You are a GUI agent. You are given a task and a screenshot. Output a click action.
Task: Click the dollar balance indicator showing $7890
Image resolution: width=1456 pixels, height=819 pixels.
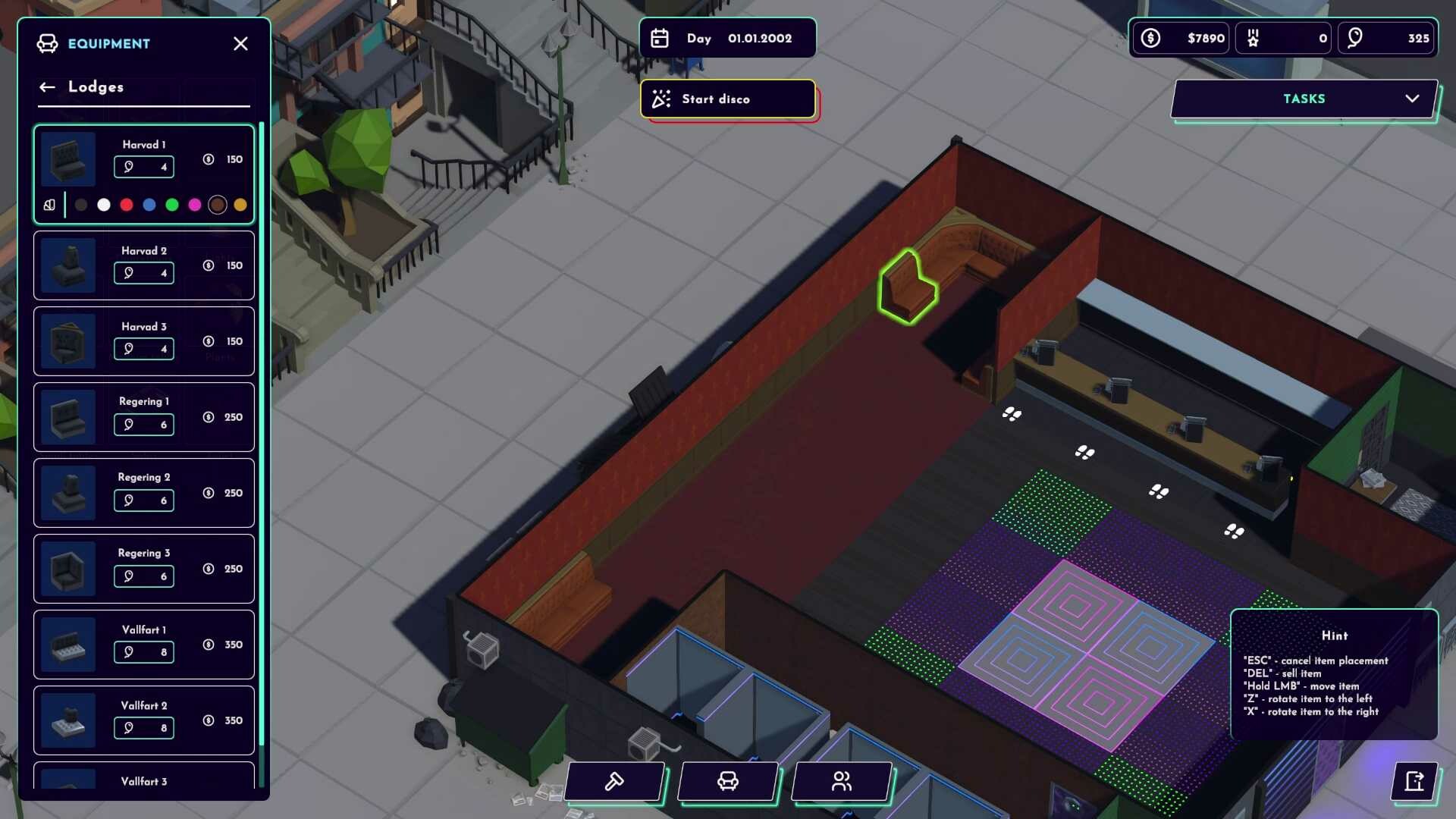(1180, 37)
